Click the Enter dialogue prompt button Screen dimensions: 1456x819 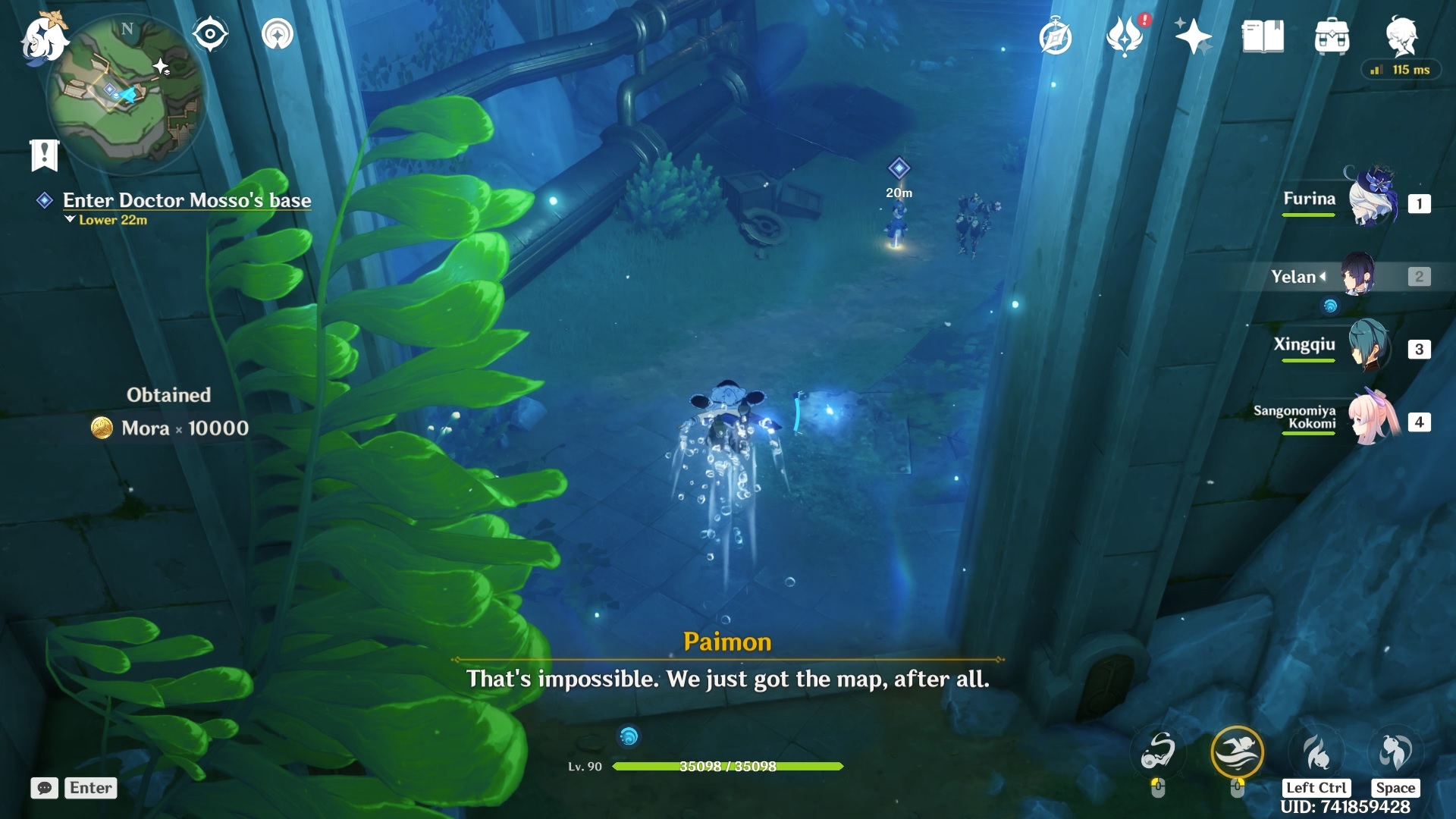90,788
